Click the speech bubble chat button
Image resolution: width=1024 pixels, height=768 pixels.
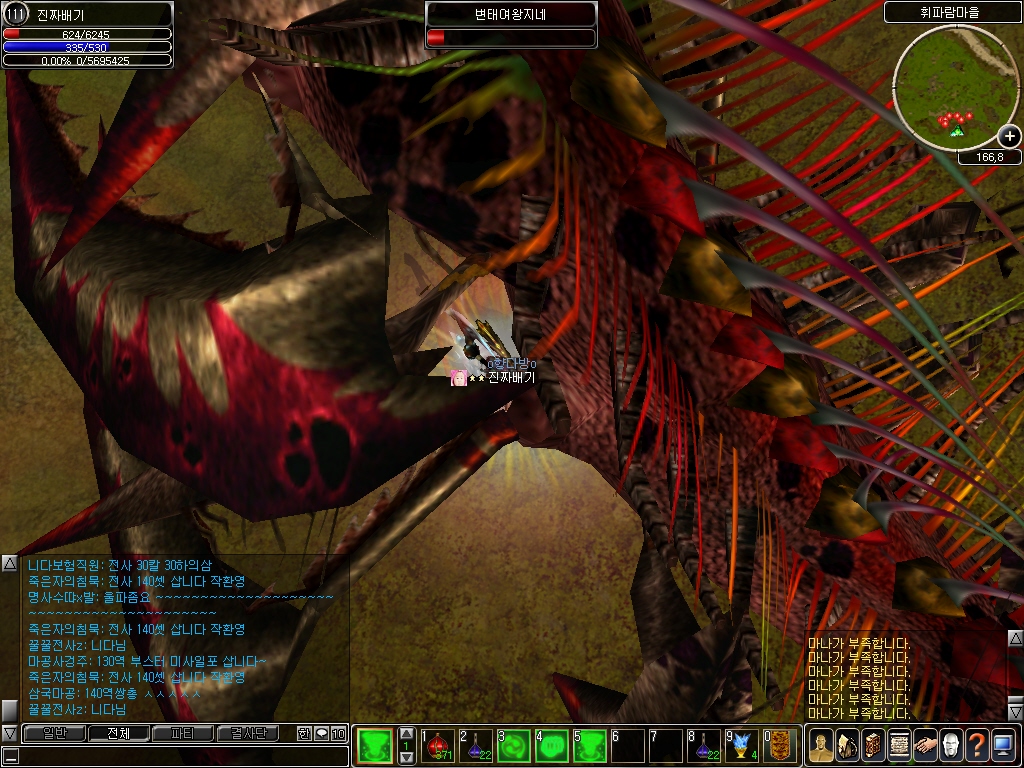[x=321, y=734]
